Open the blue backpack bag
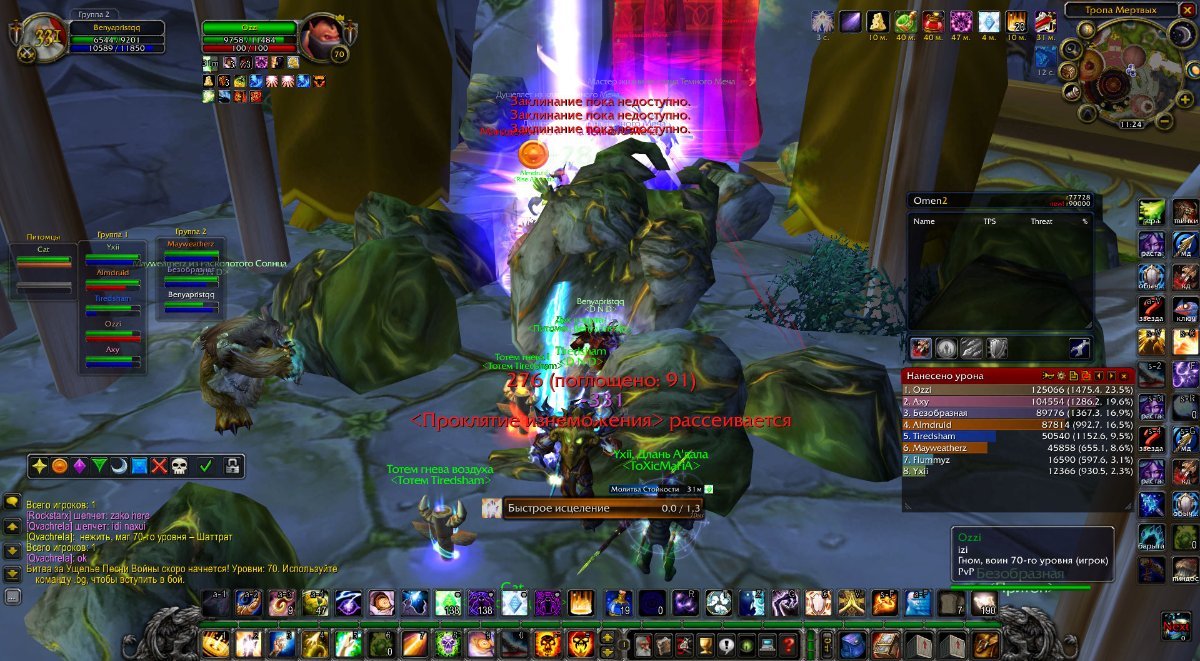Viewport: 1200px width, 661px height. (x=852, y=644)
